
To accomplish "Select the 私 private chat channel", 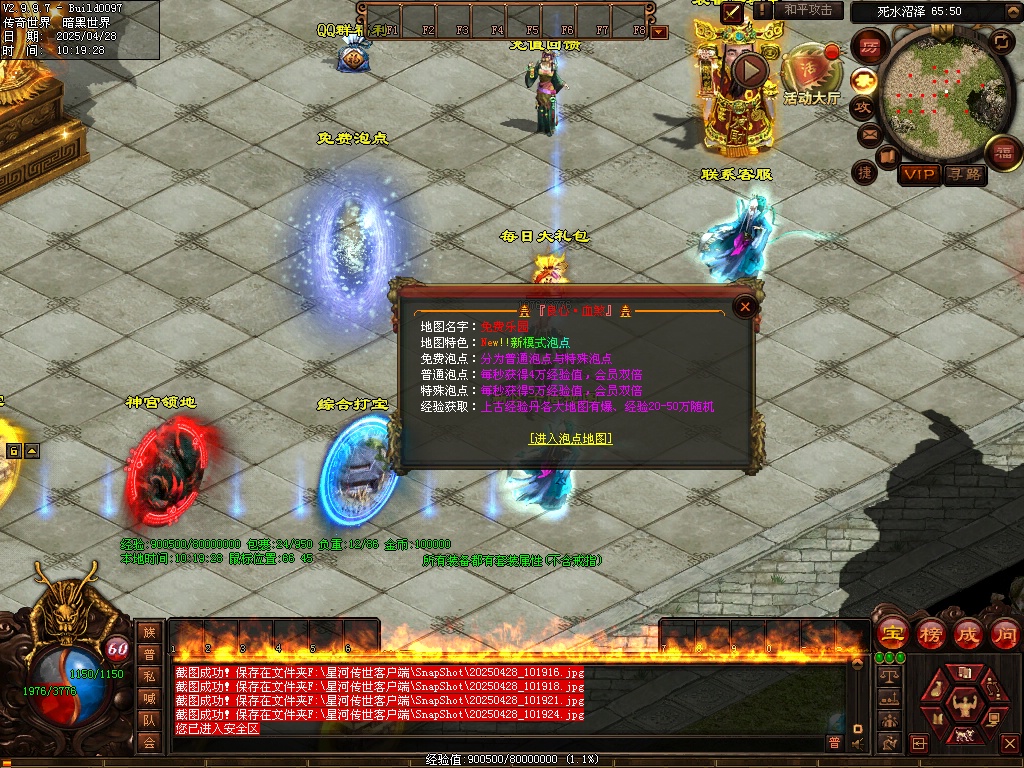I will pos(149,676).
